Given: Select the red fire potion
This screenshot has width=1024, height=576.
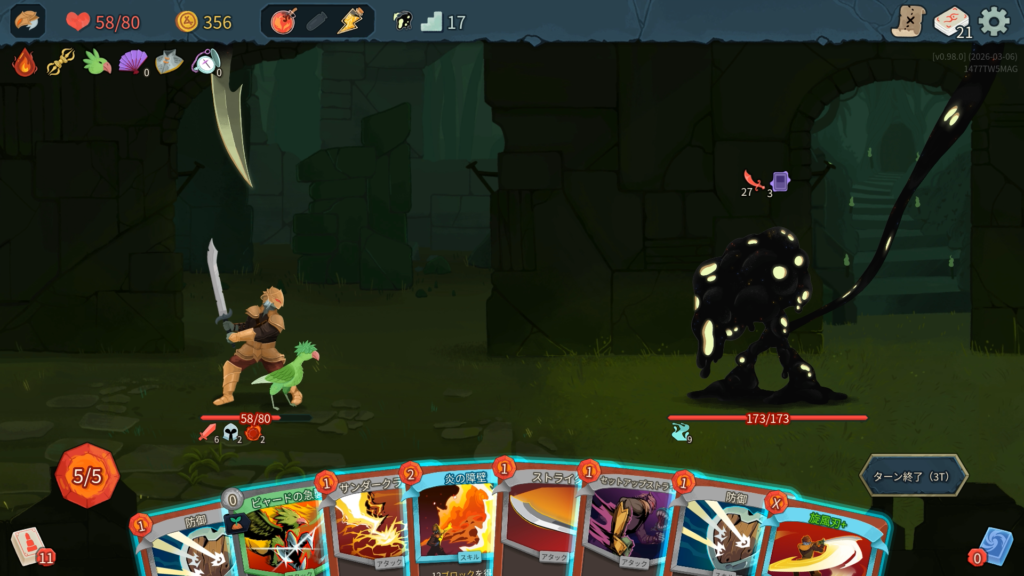Looking at the screenshot, I should [284, 21].
